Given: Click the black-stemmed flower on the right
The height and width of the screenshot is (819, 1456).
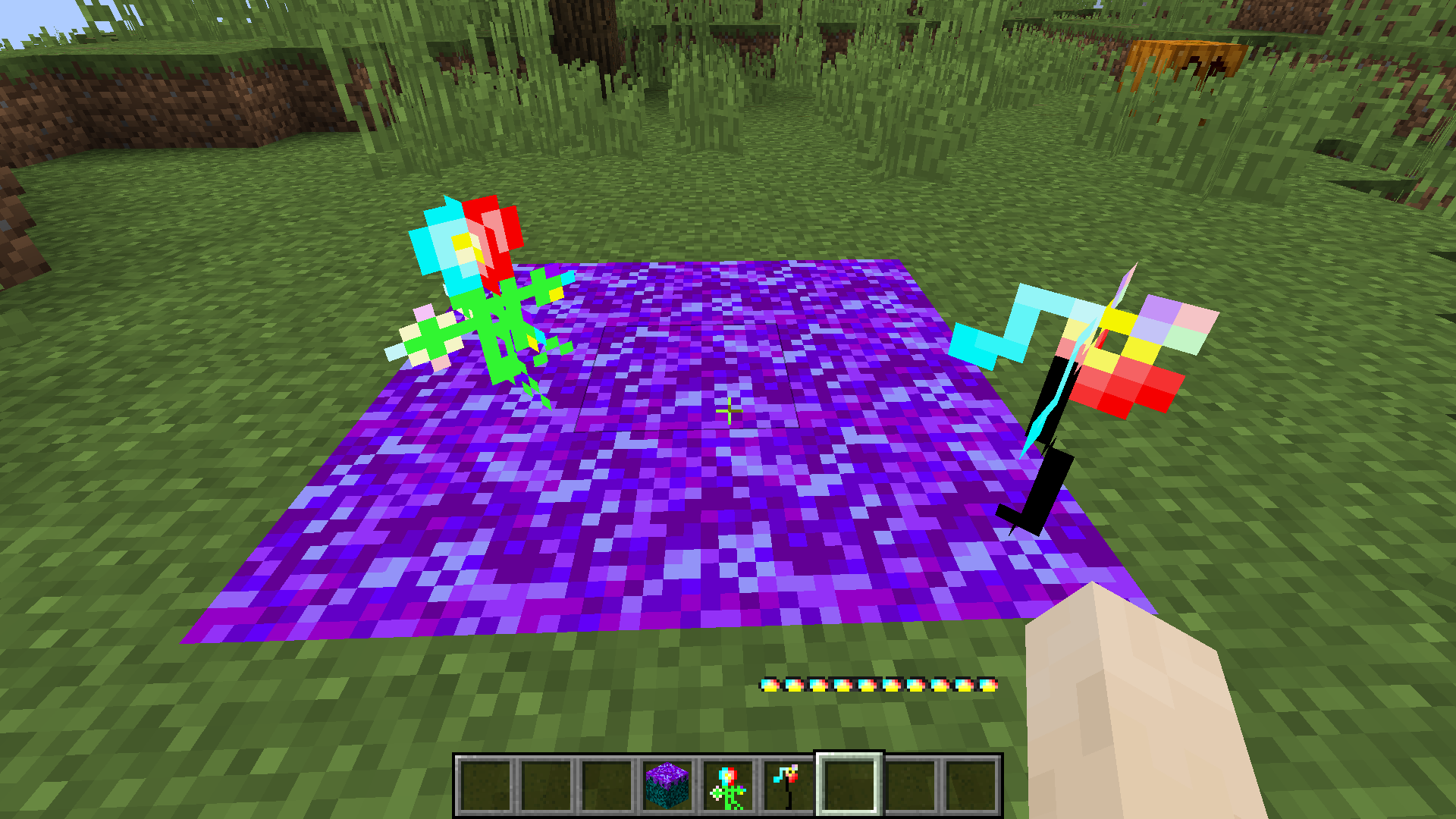Looking at the screenshot, I should click(x=1062, y=379).
